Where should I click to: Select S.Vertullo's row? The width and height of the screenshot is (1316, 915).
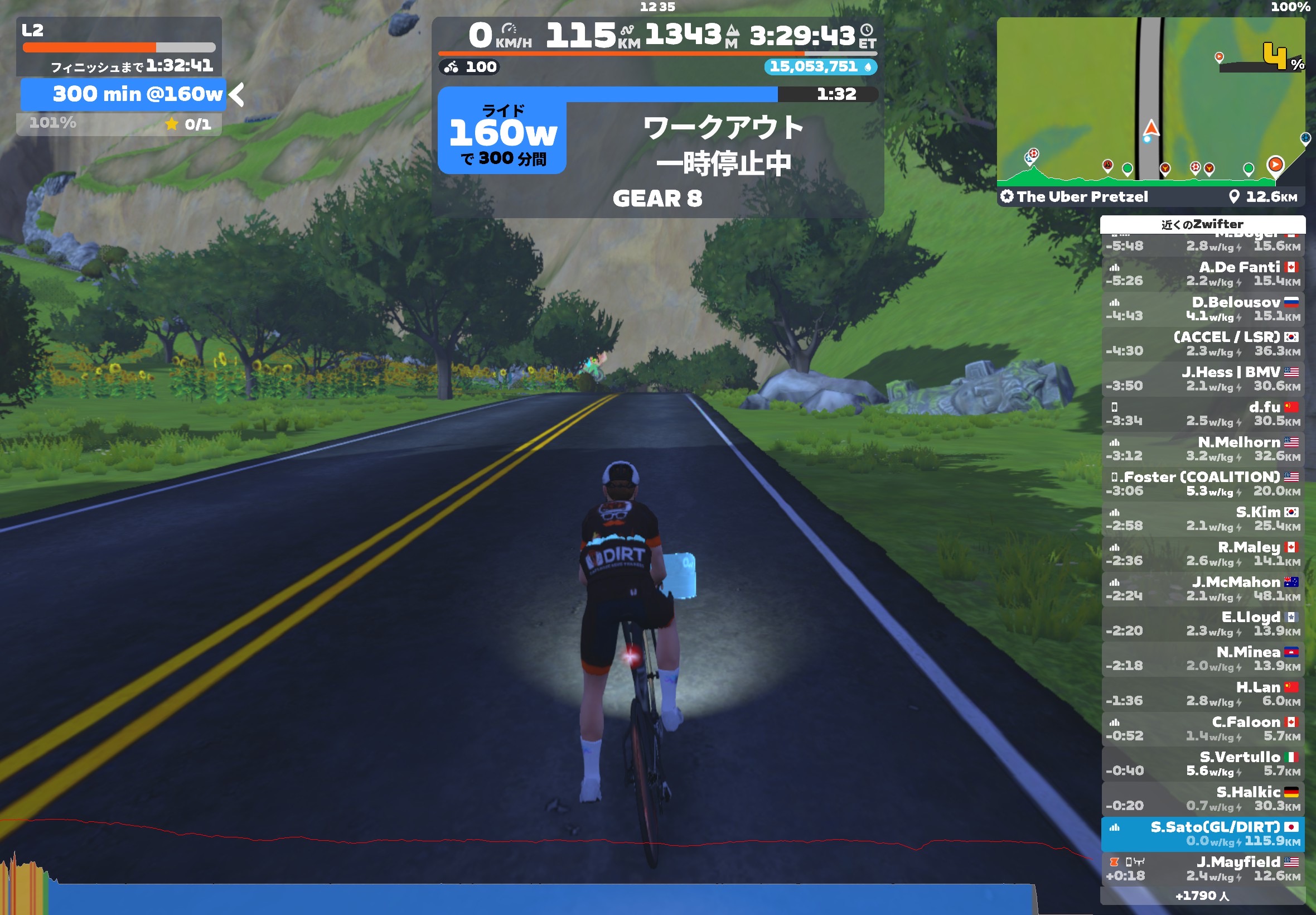click(1202, 764)
